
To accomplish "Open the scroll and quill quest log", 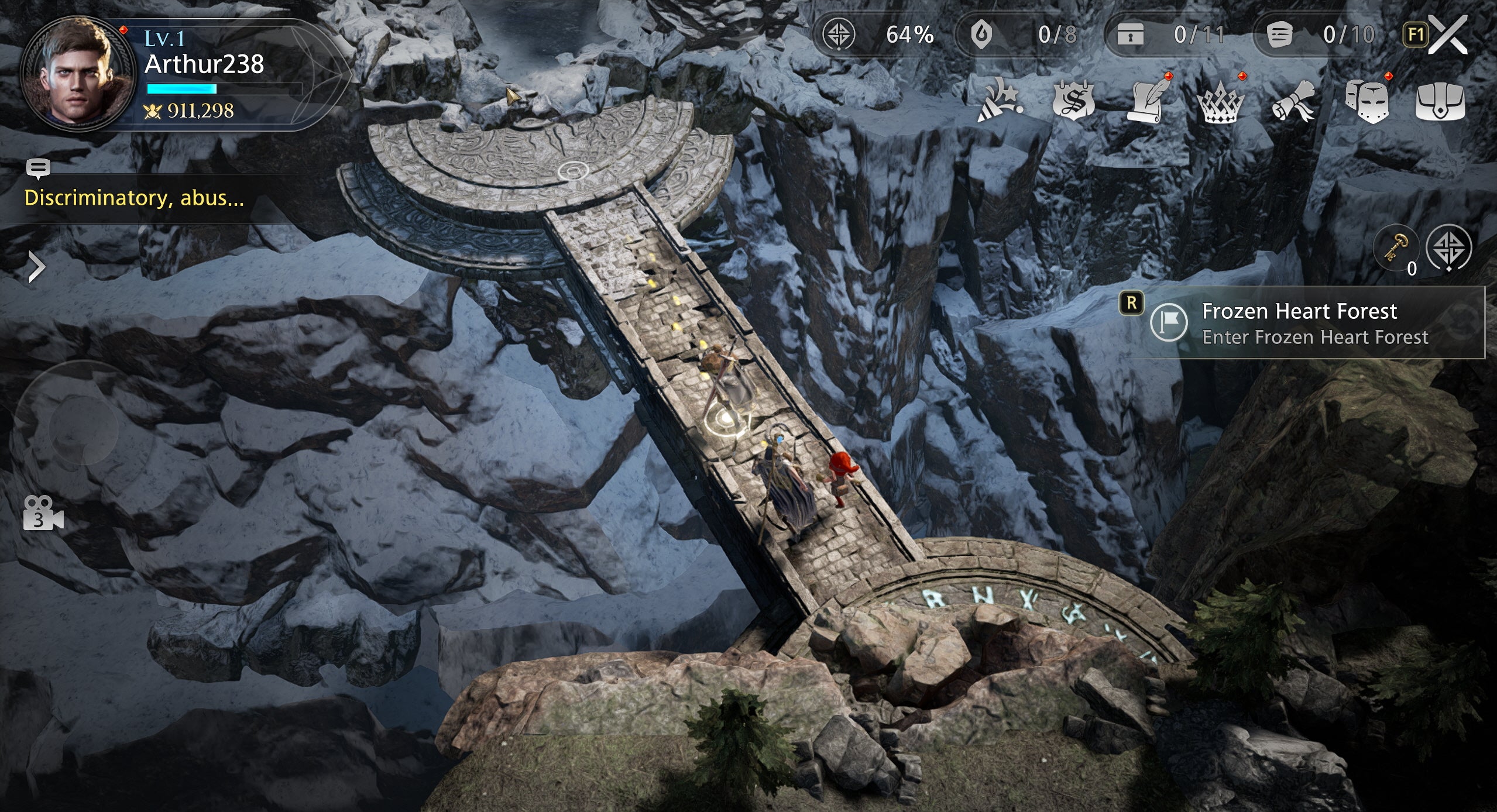I will (1147, 101).
